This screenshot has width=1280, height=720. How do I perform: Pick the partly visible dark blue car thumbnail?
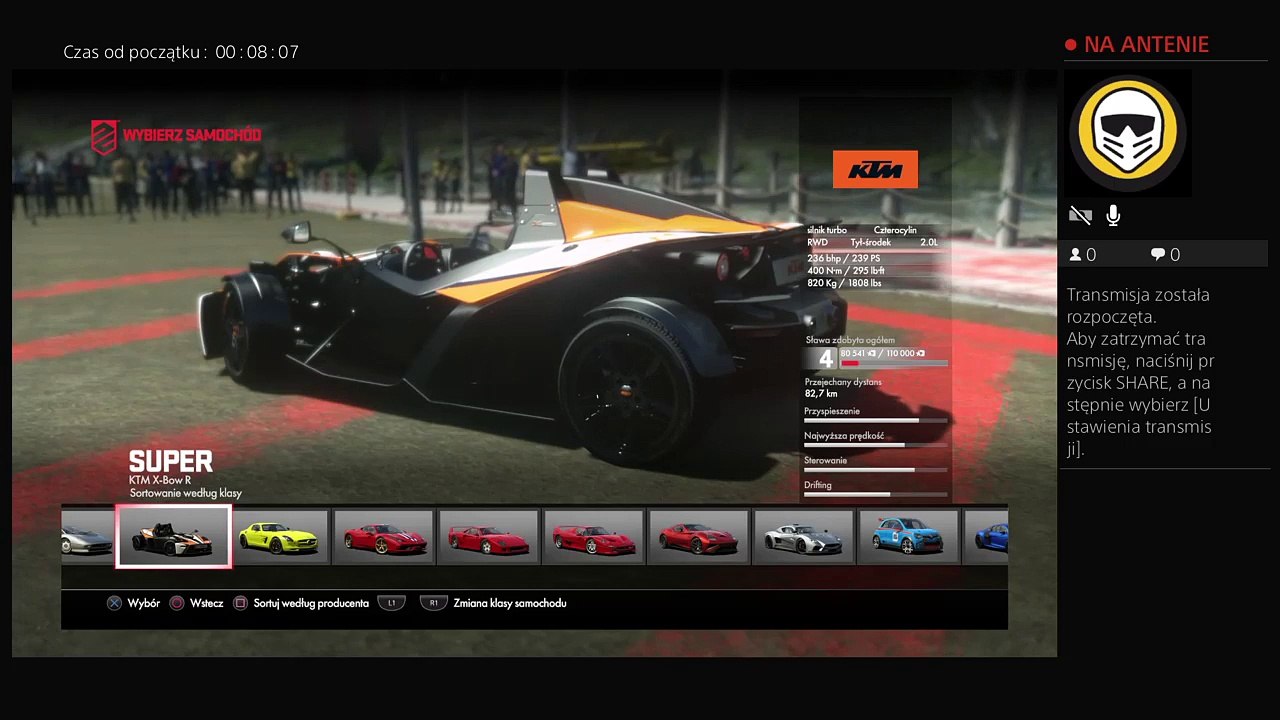pos(986,537)
